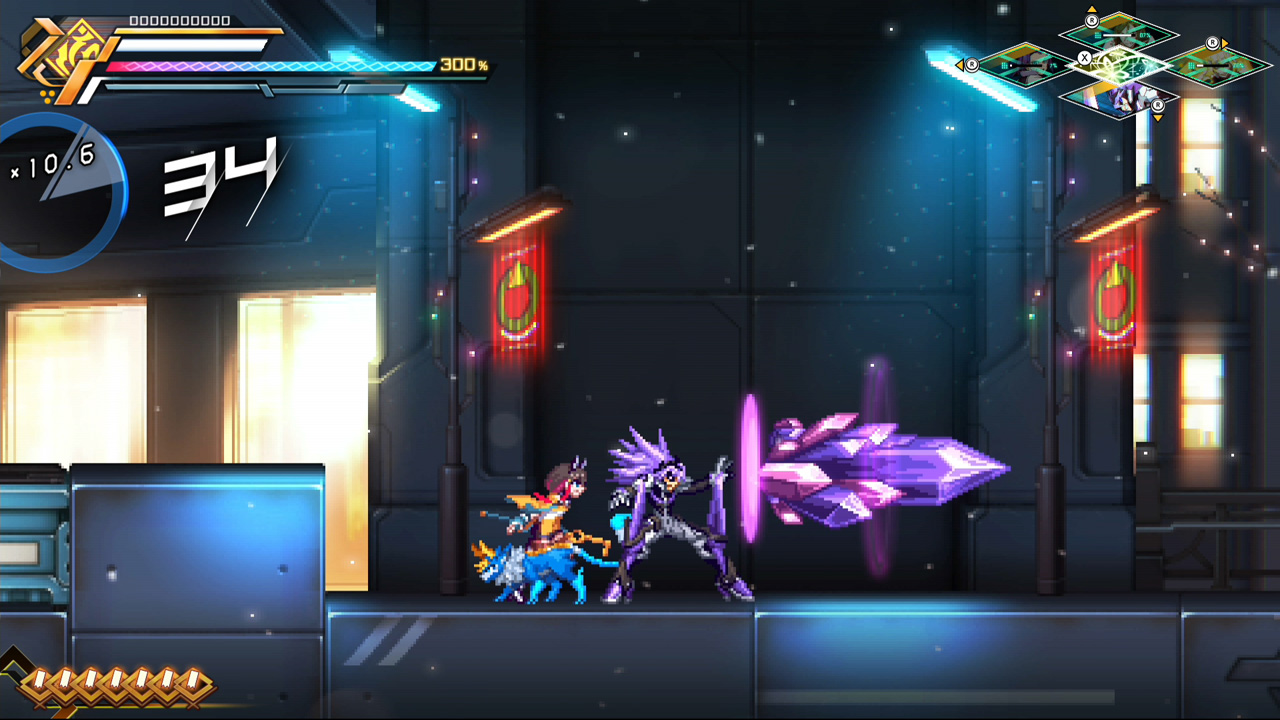Expand the down arrow below the skill wheel
This screenshot has width=1280, height=720.
click(x=1157, y=118)
